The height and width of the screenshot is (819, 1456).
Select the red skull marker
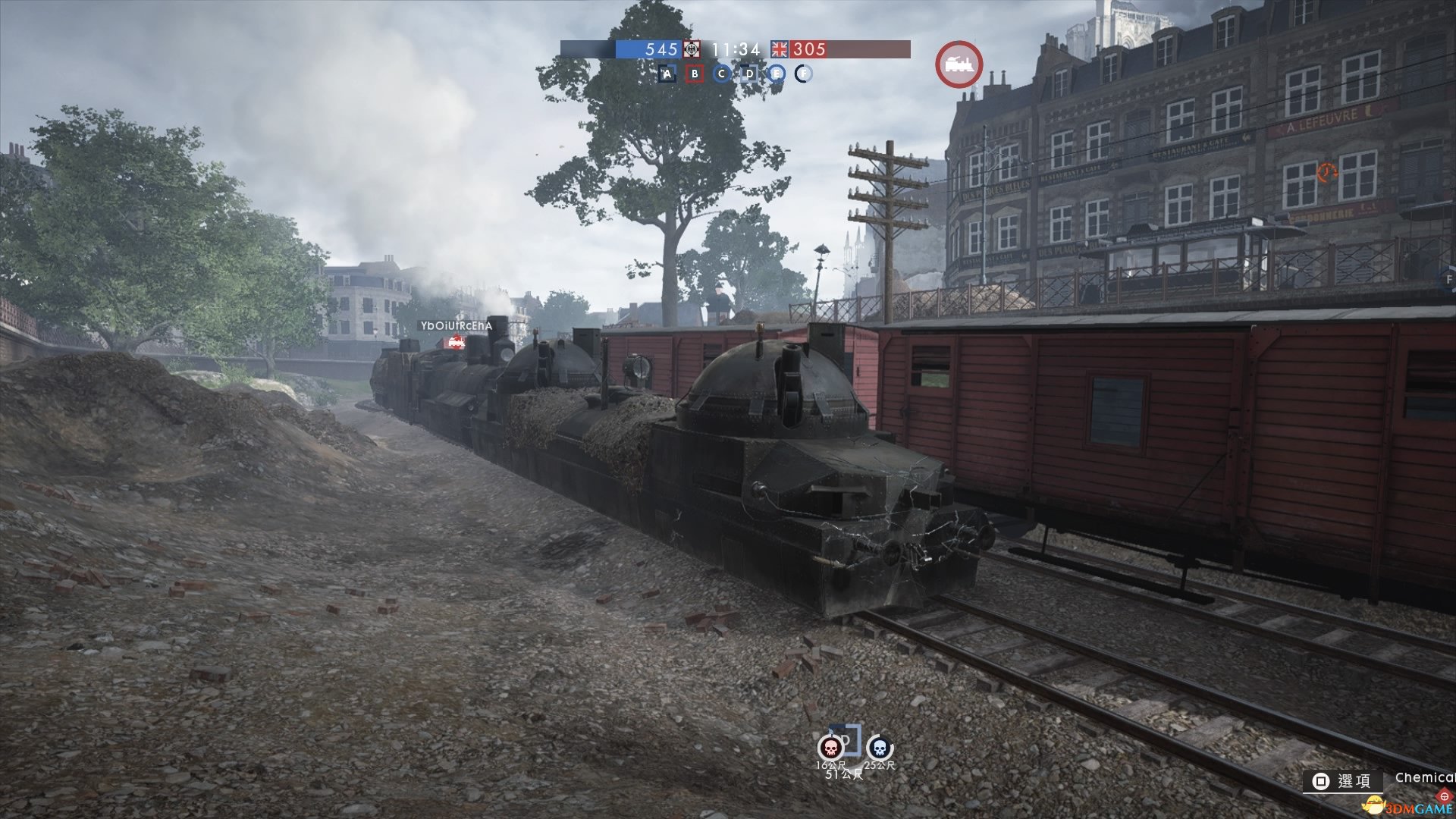pyautogui.click(x=830, y=748)
